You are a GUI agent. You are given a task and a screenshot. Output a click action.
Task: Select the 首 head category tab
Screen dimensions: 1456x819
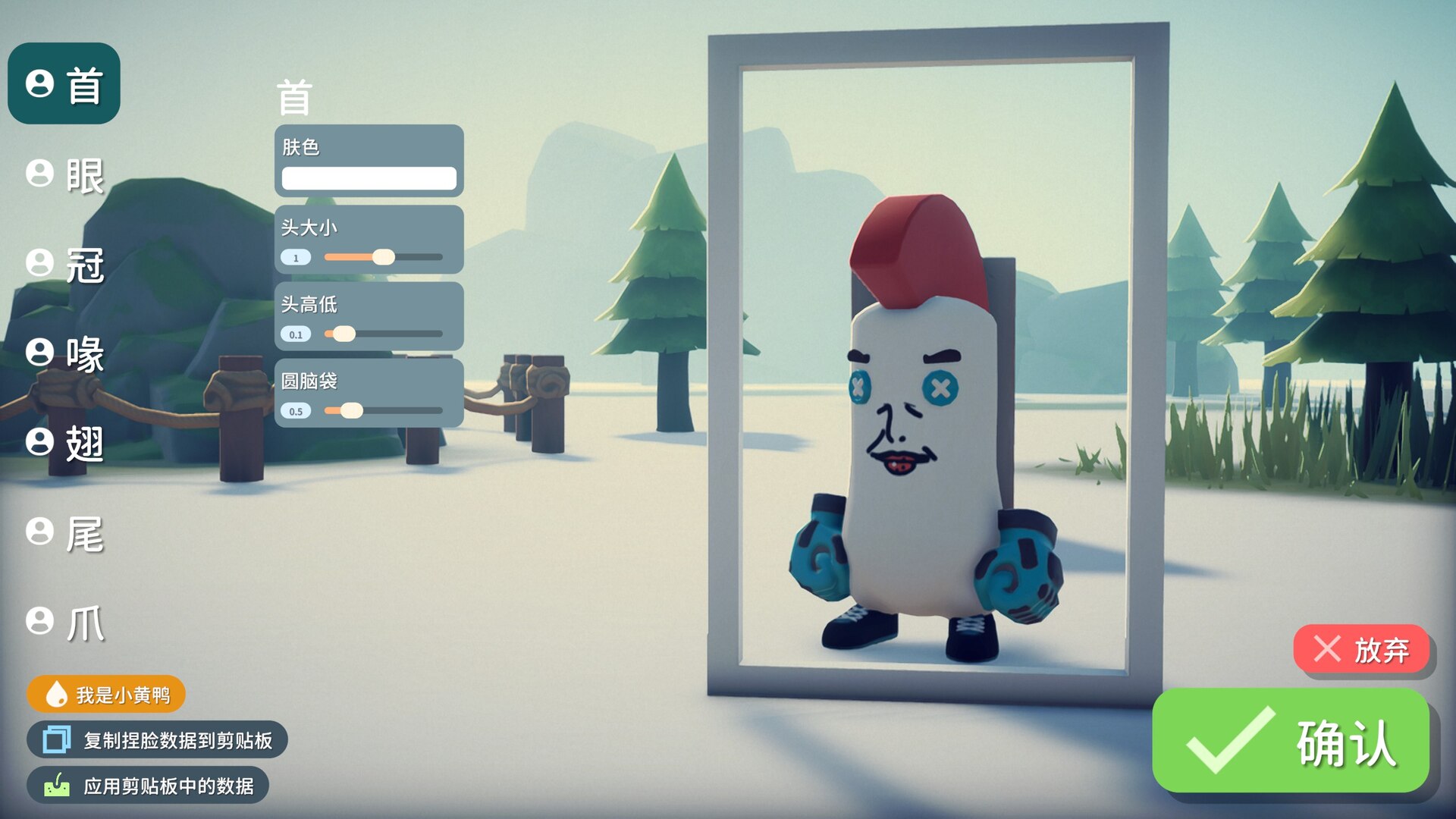(x=64, y=83)
